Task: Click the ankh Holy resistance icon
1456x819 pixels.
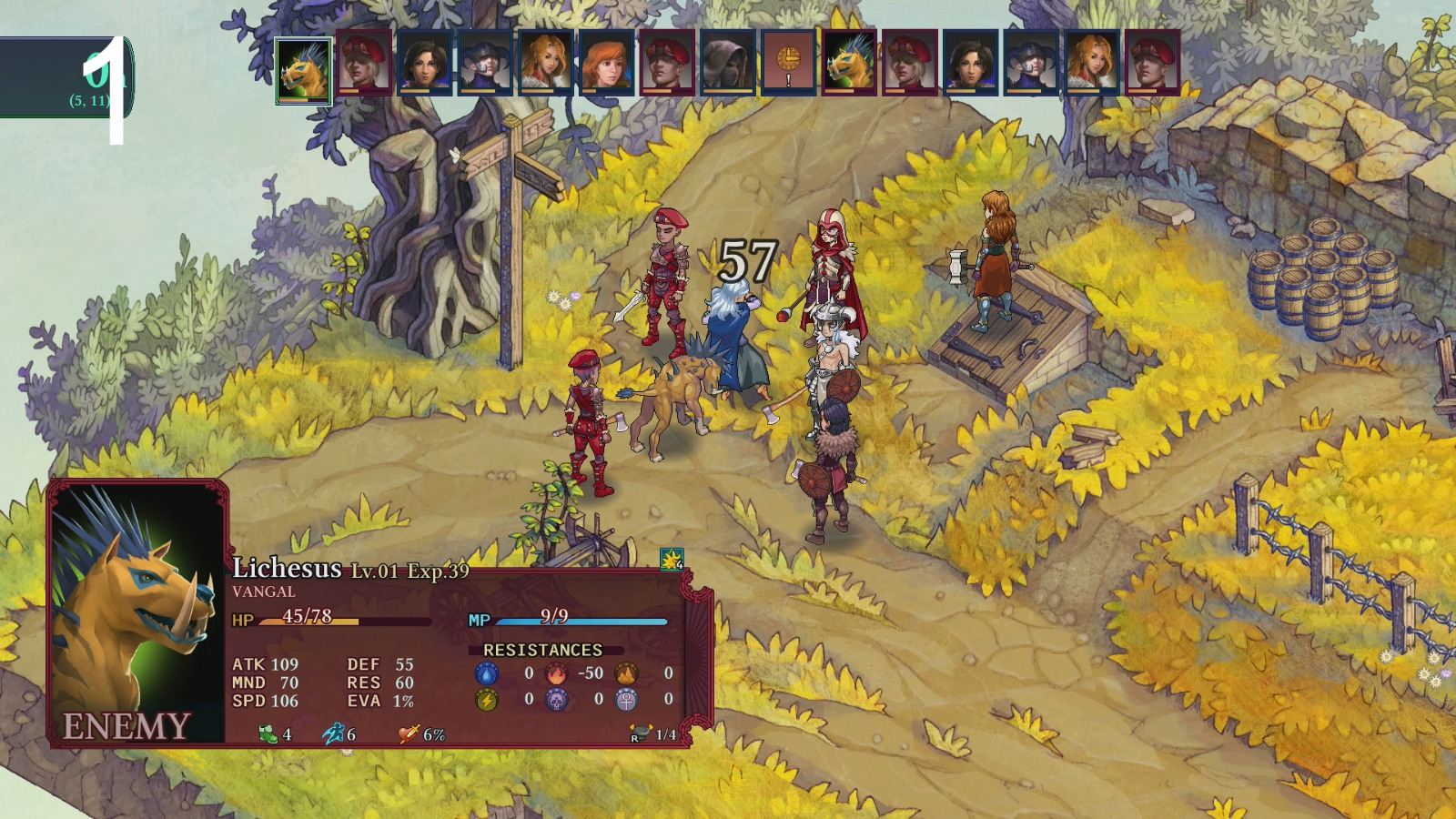Action: [x=625, y=701]
